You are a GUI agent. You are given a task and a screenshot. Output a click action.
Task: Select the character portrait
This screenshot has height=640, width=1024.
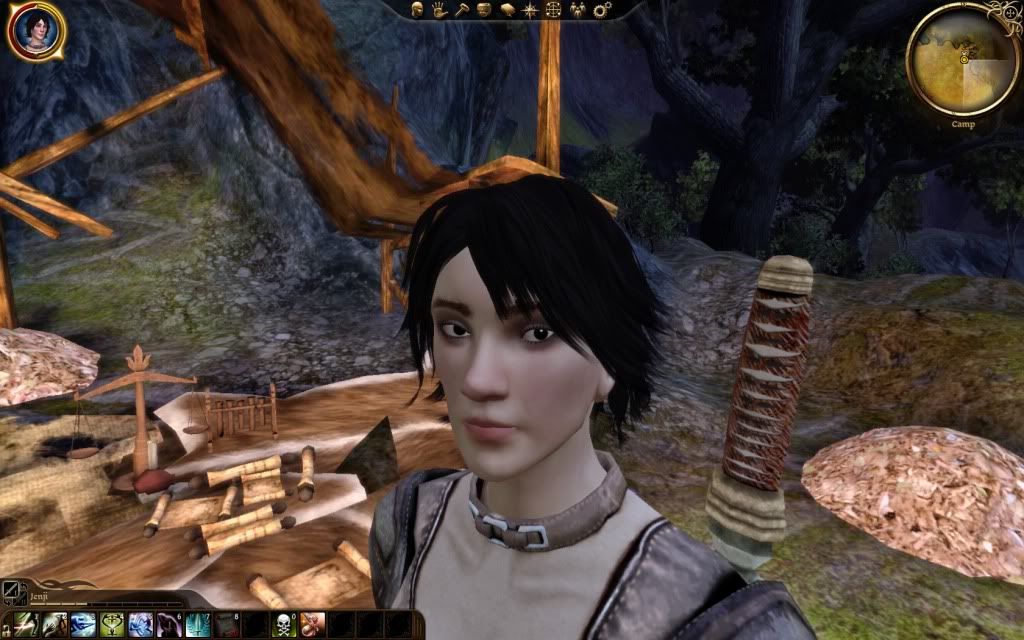[x=36, y=31]
